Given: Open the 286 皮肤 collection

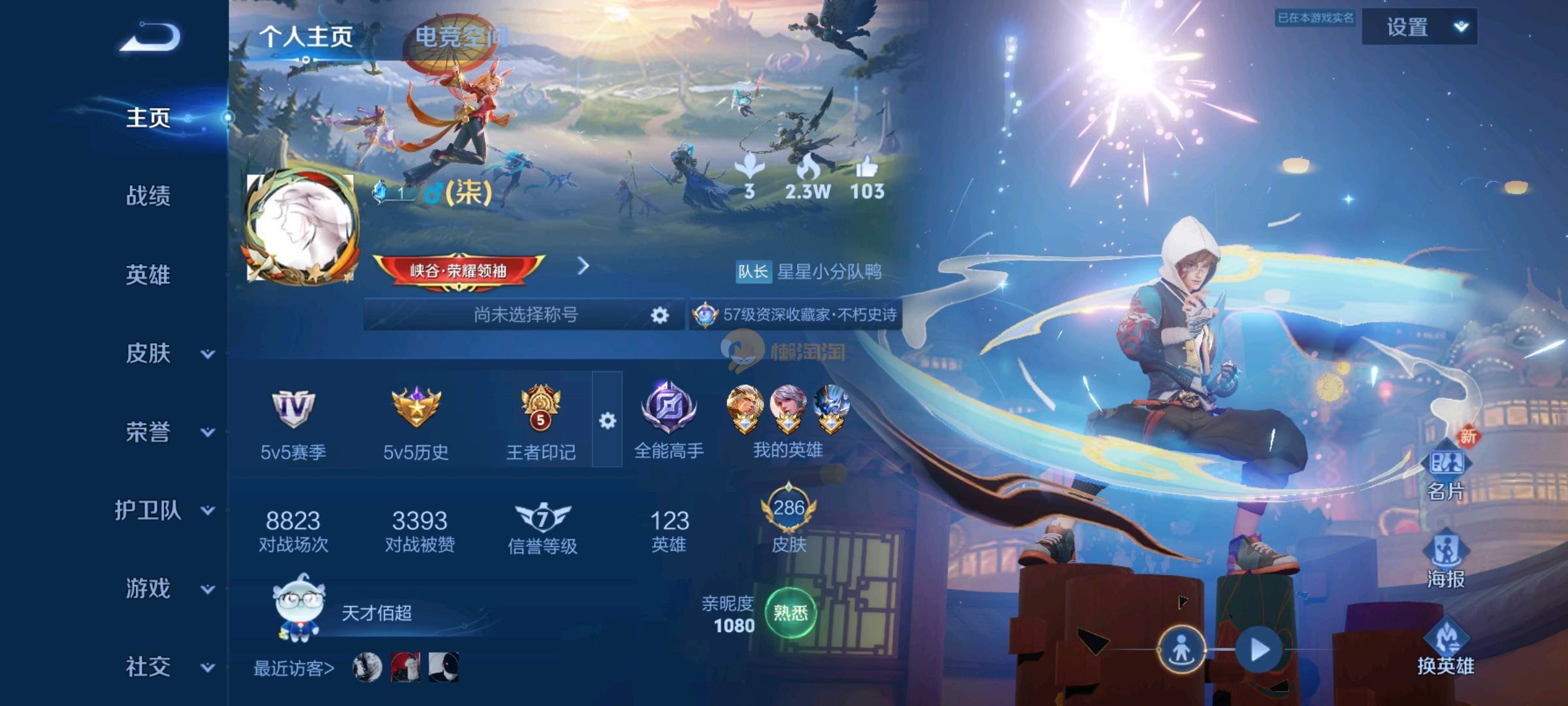Looking at the screenshot, I should coord(789,520).
